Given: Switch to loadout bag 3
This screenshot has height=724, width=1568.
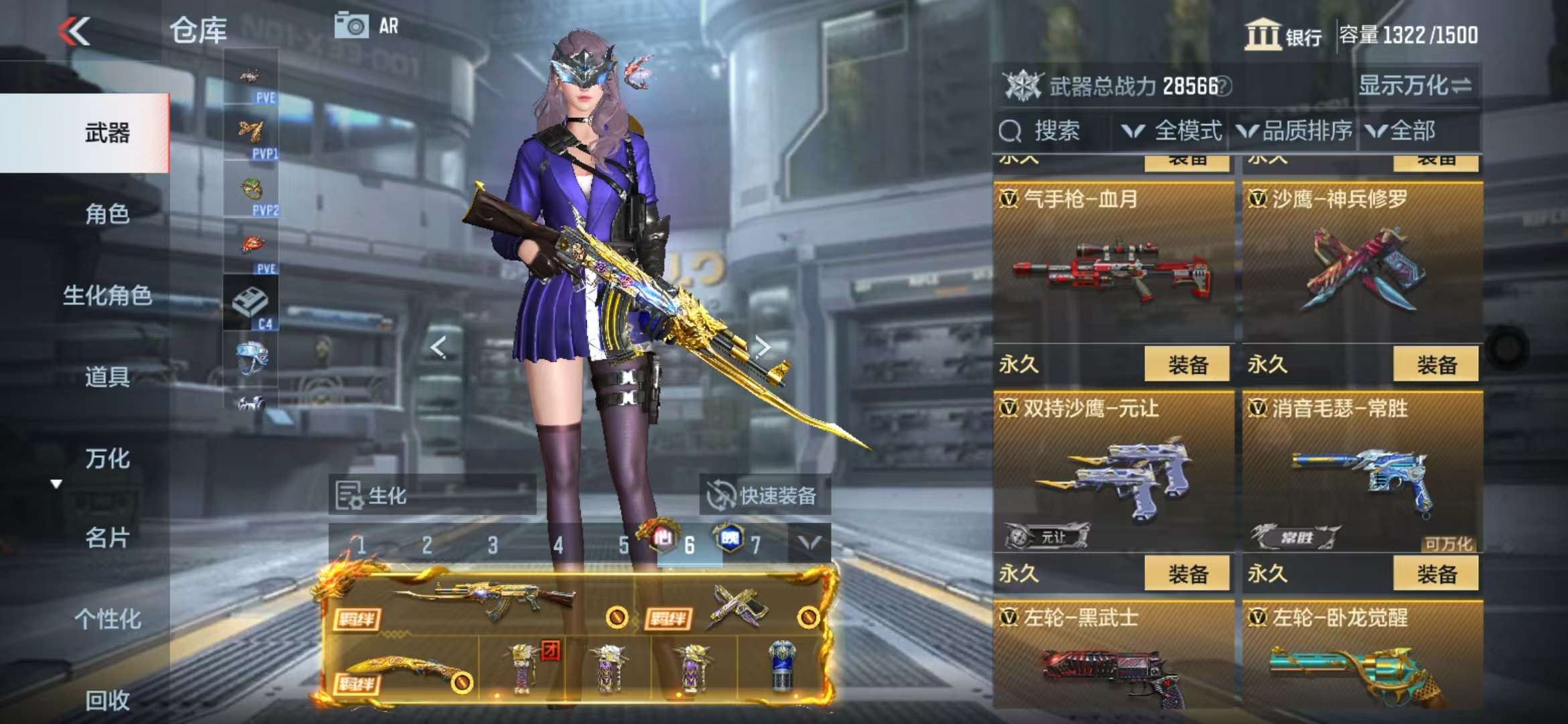Looking at the screenshot, I should pyautogui.click(x=493, y=545).
